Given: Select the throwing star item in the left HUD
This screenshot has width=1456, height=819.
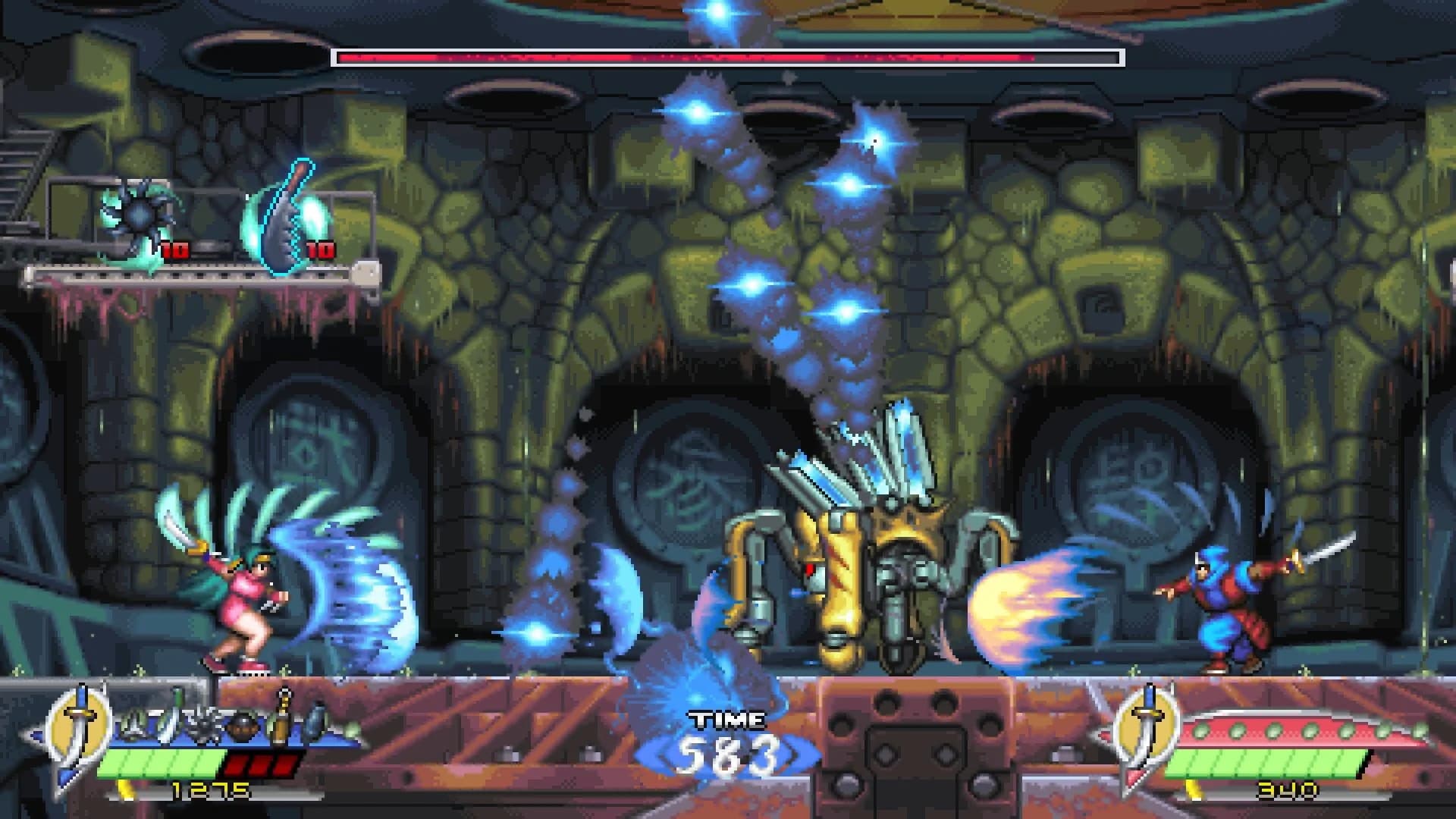Looking at the screenshot, I should pos(131,724).
